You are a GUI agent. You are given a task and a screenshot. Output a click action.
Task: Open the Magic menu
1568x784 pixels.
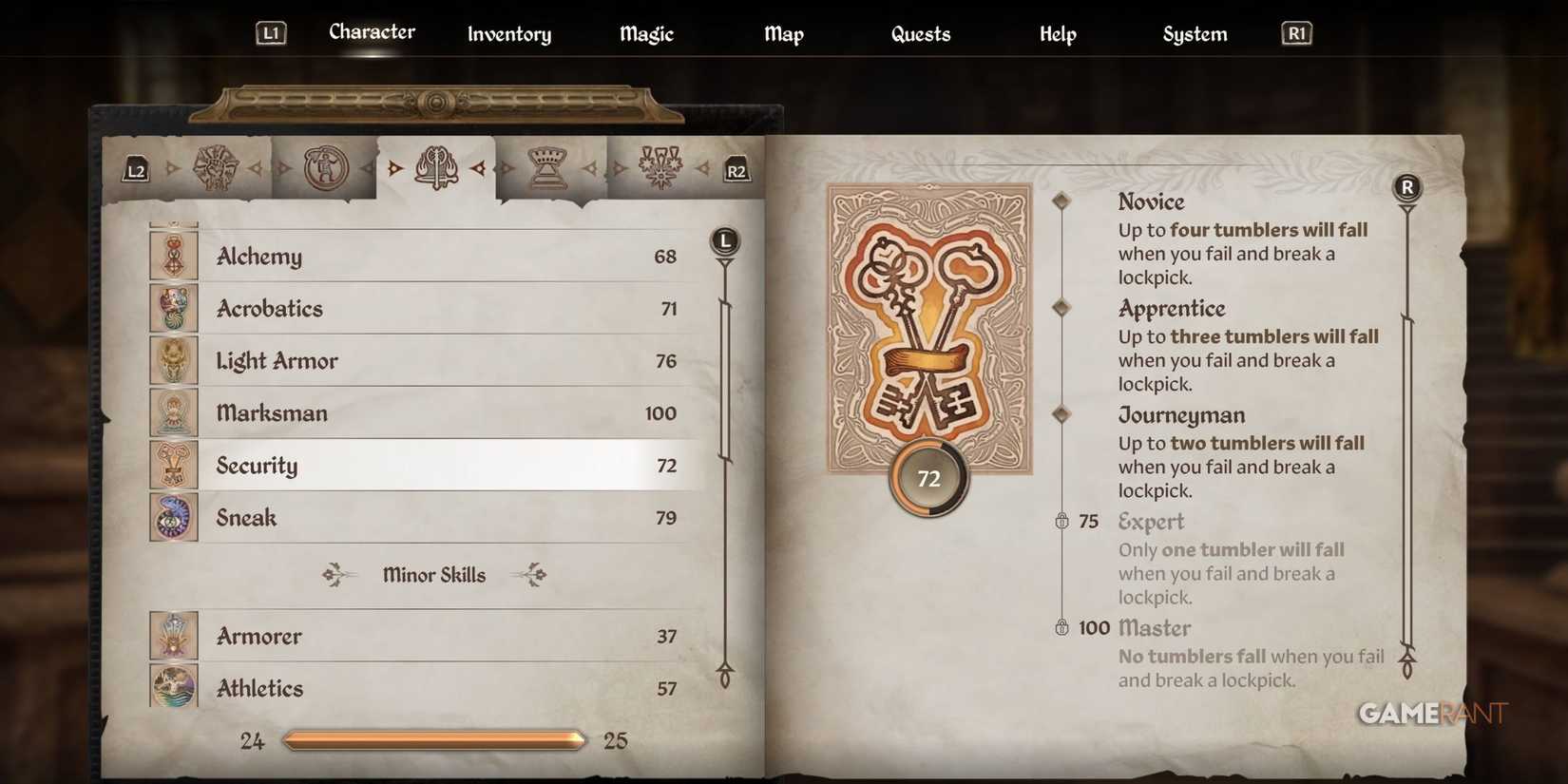pyautogui.click(x=645, y=34)
